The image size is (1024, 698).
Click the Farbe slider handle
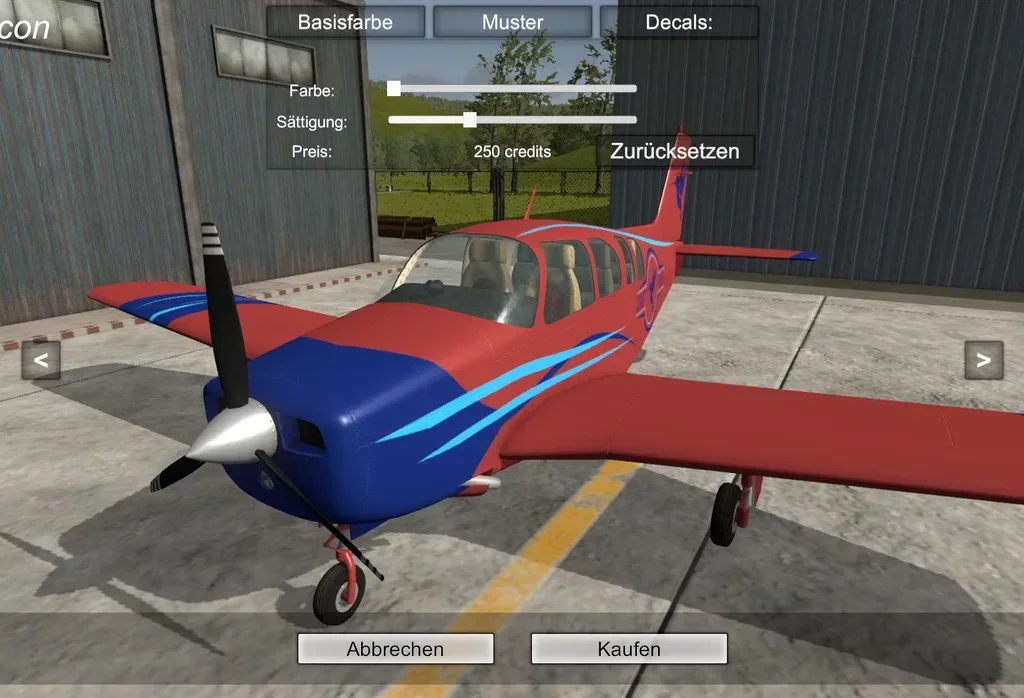tap(394, 89)
